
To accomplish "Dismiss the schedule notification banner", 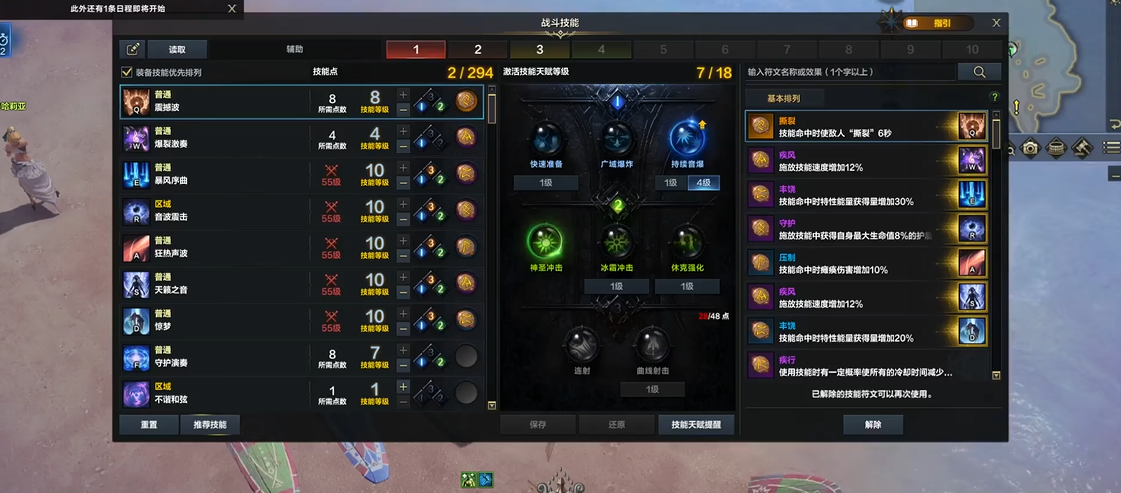I will (x=232, y=9).
